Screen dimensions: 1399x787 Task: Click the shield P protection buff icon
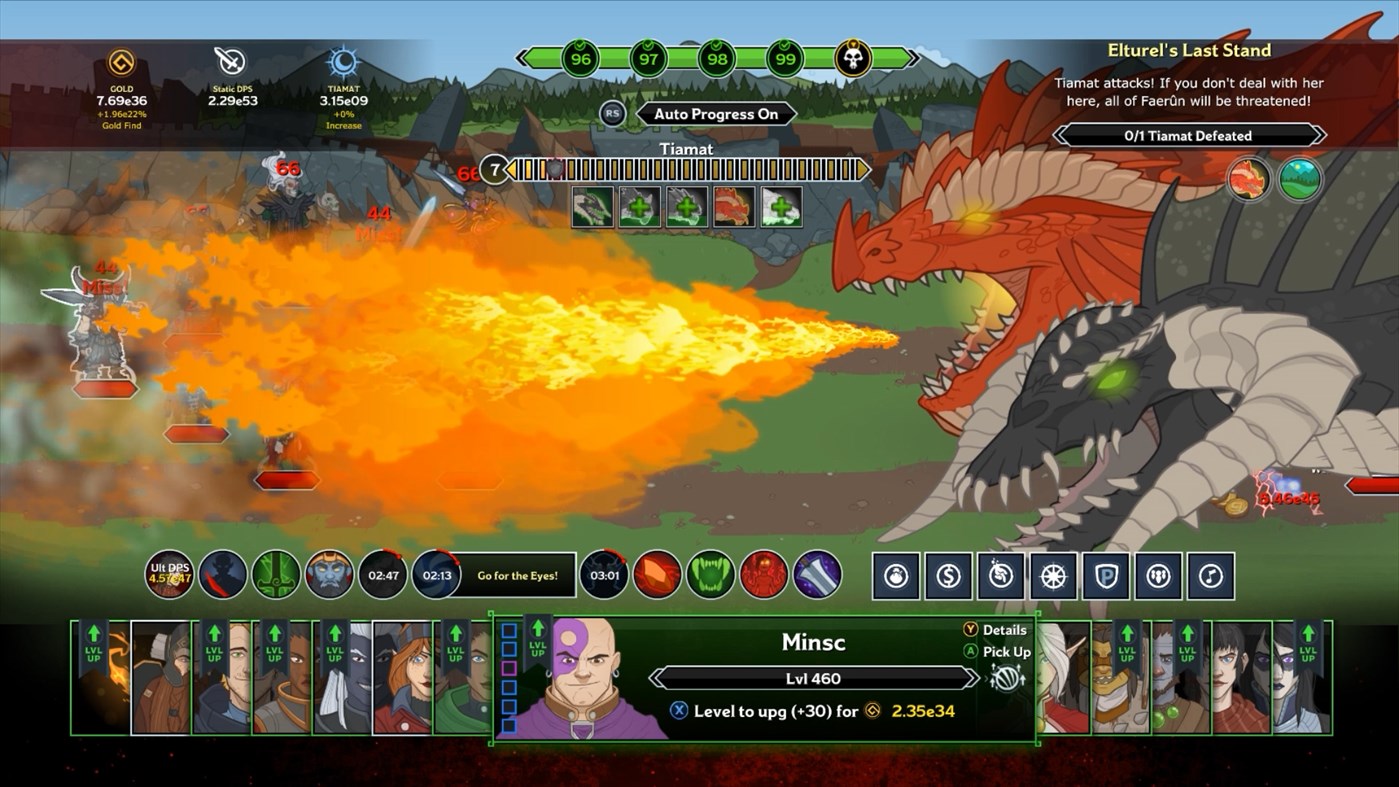tap(1105, 575)
